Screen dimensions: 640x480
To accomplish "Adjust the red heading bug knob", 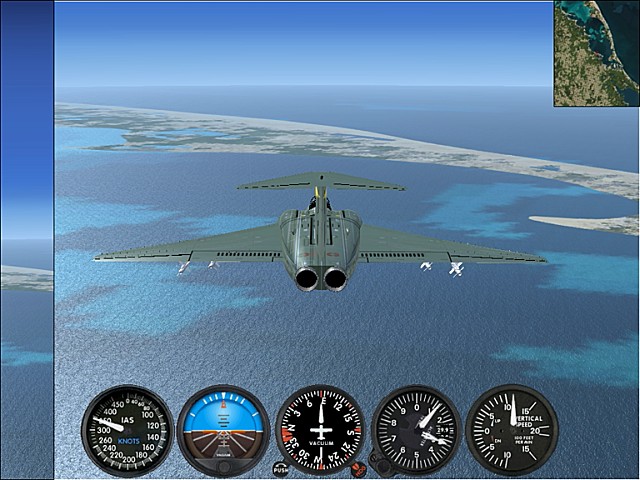I will [x=359, y=467].
